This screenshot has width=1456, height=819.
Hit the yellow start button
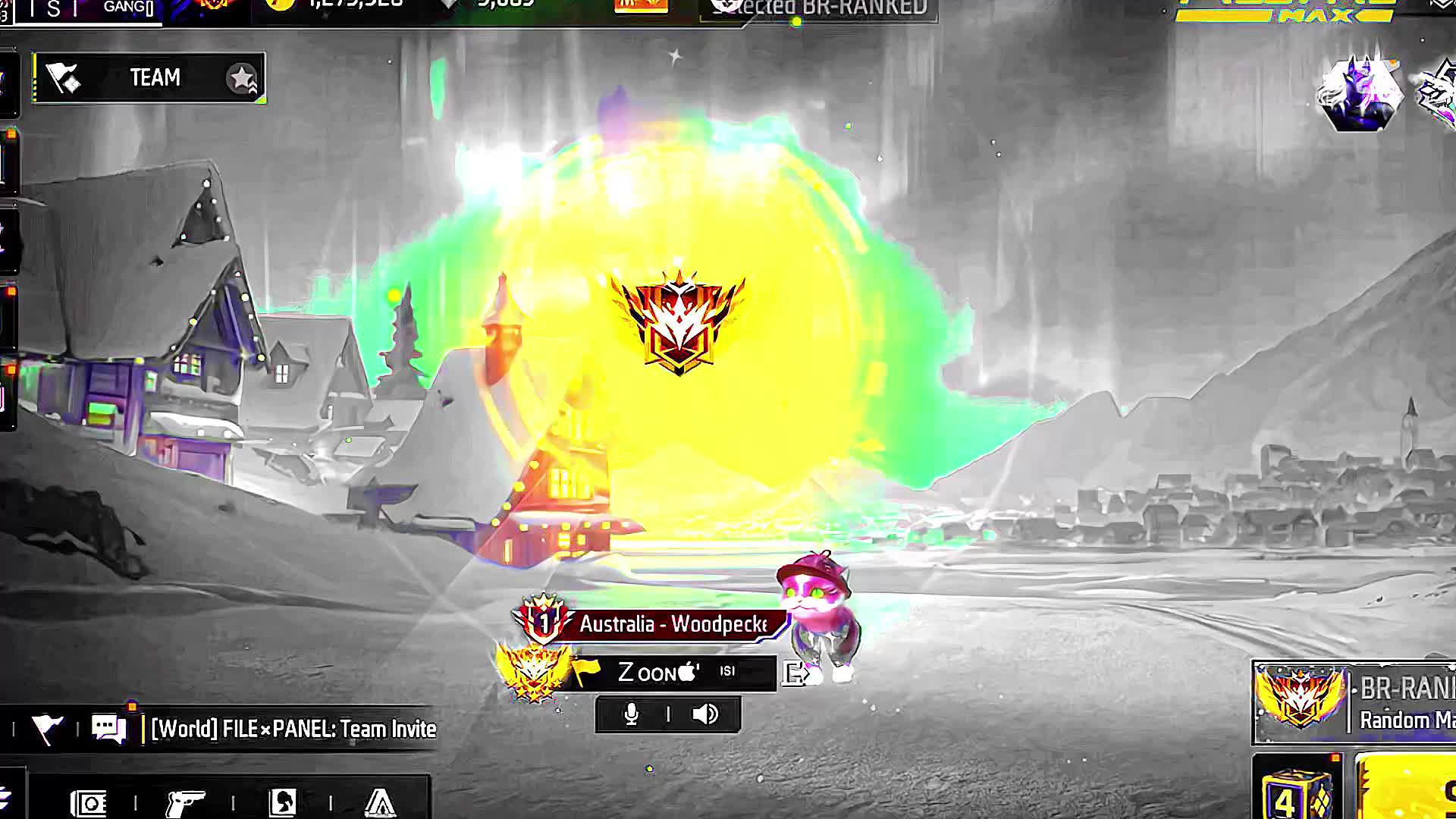point(1407,790)
